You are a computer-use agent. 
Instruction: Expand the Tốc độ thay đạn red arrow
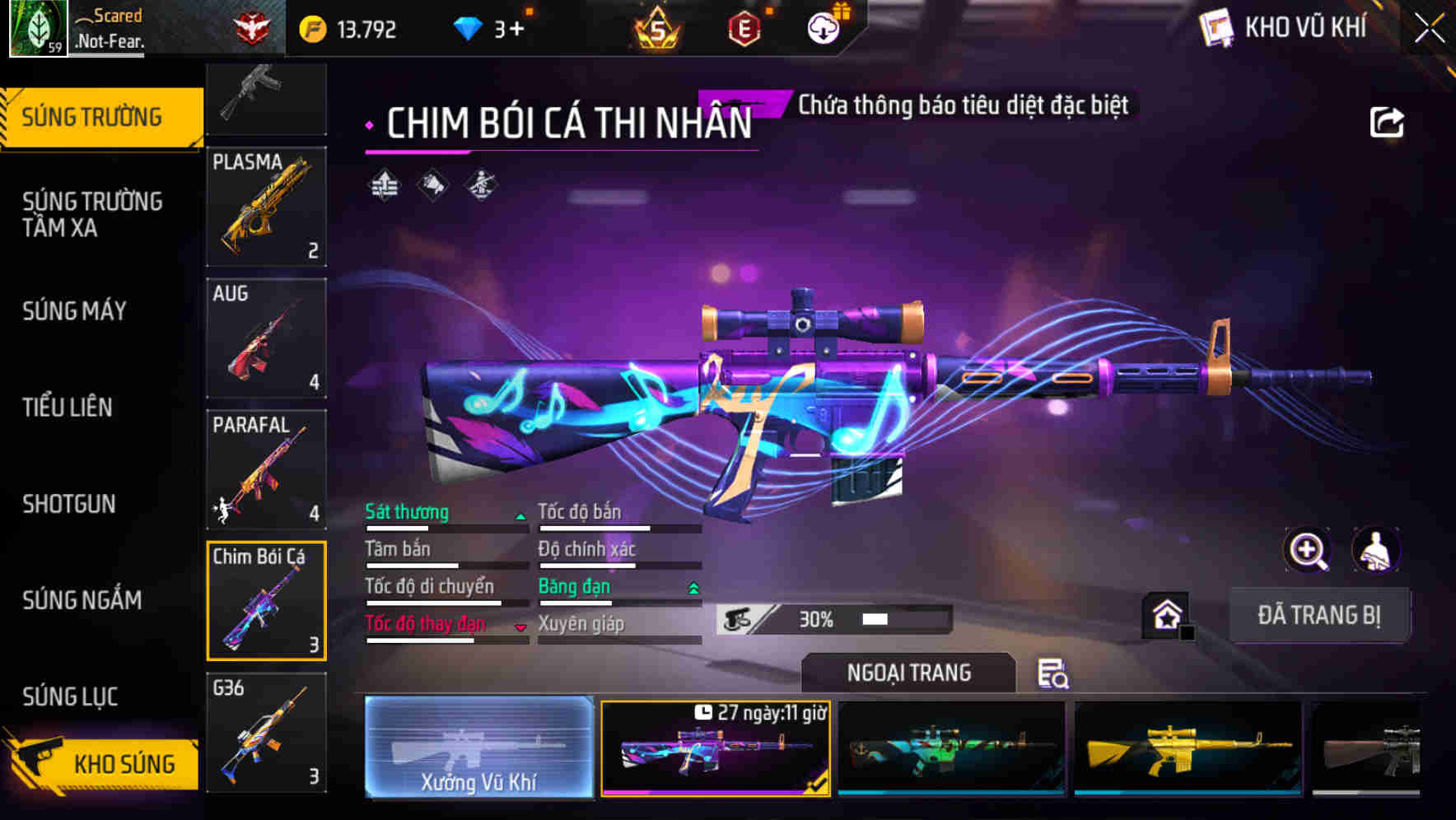(x=520, y=627)
